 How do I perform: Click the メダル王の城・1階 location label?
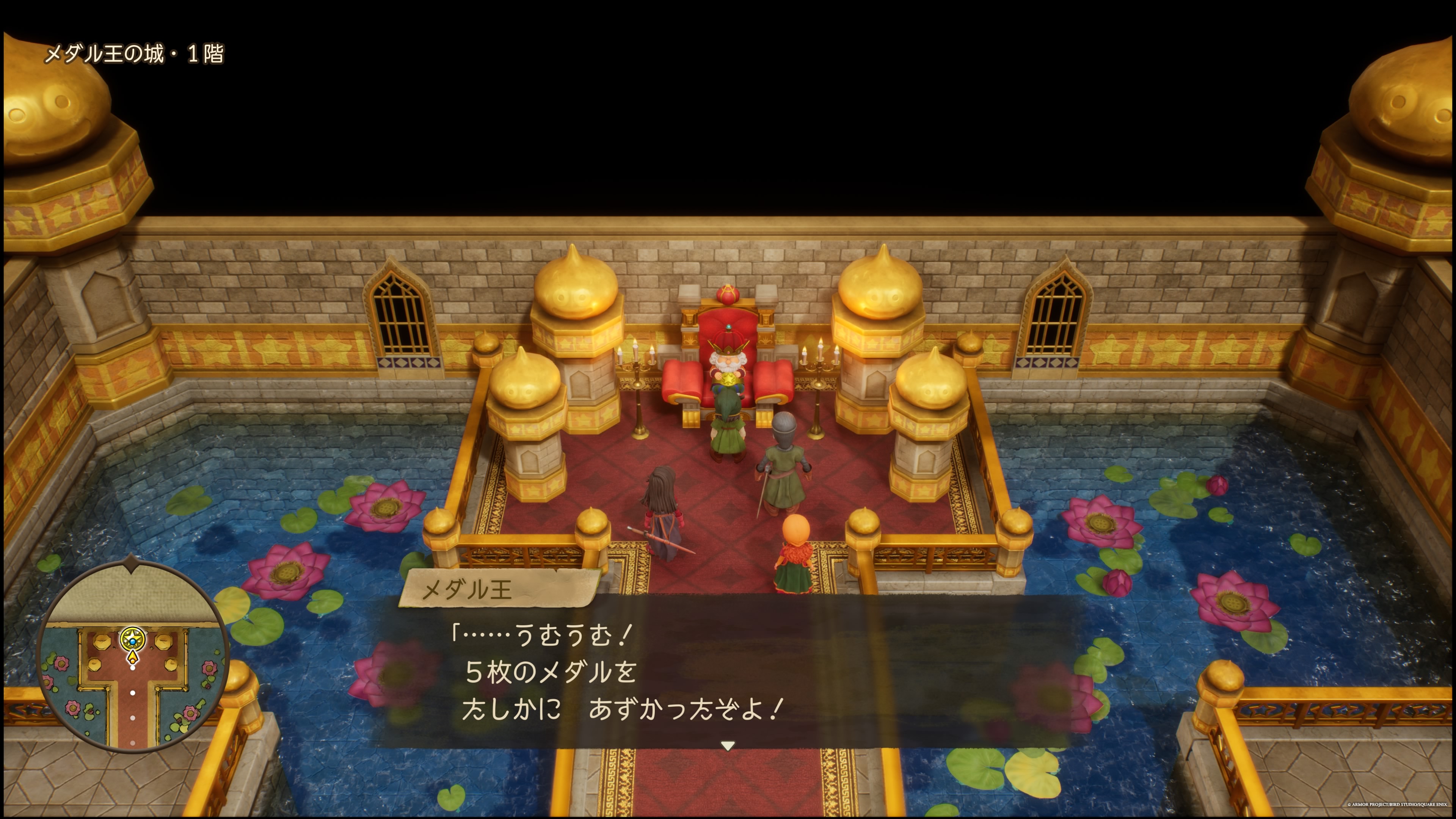[x=136, y=55]
